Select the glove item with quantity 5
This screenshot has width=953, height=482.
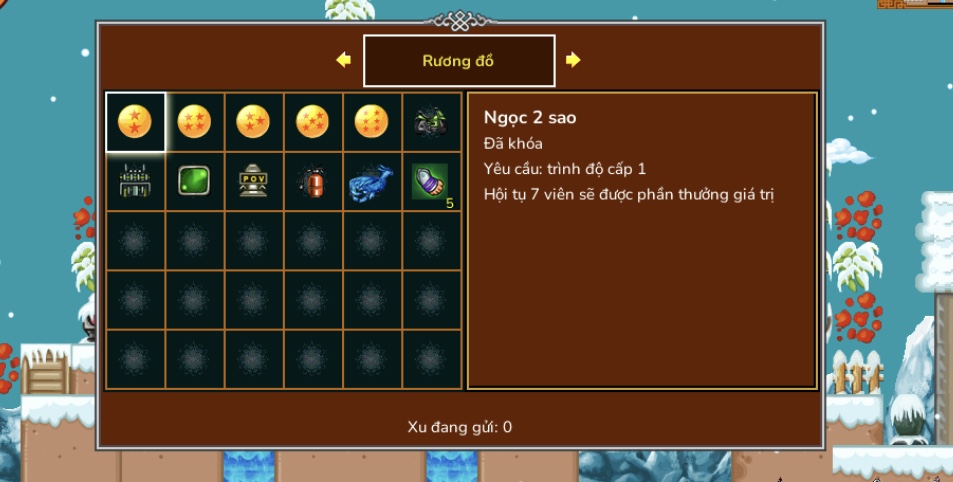[431, 181]
